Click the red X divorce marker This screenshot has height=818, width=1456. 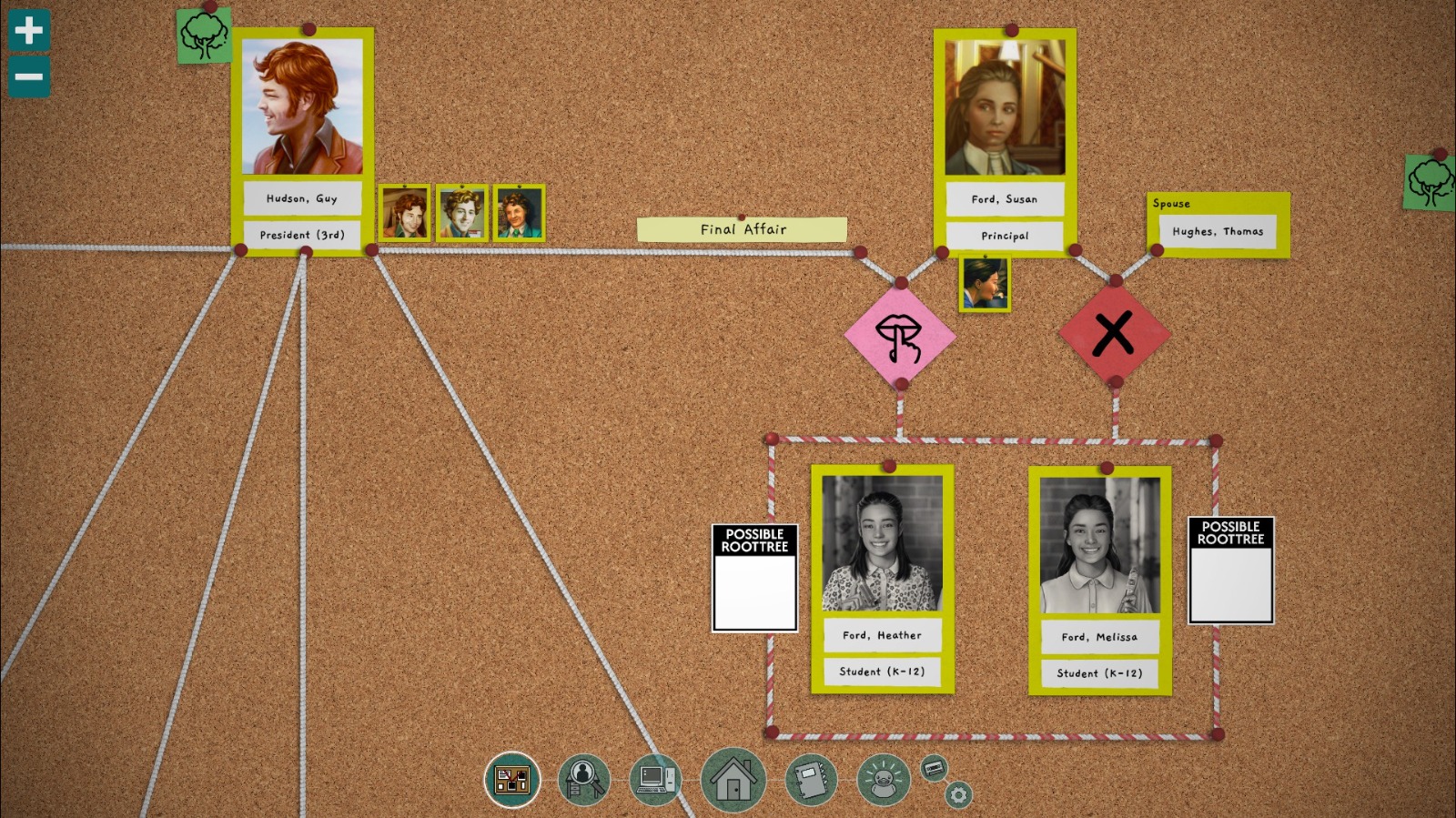point(1112,330)
